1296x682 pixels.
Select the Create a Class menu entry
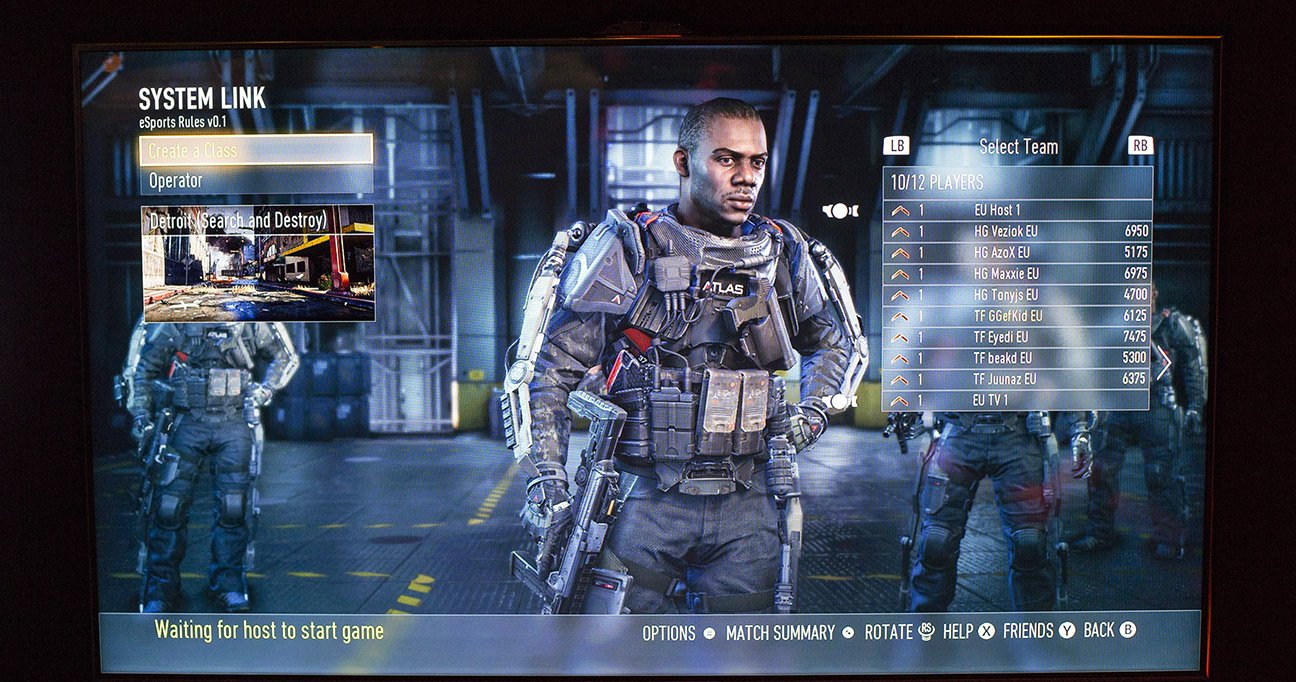(x=256, y=150)
